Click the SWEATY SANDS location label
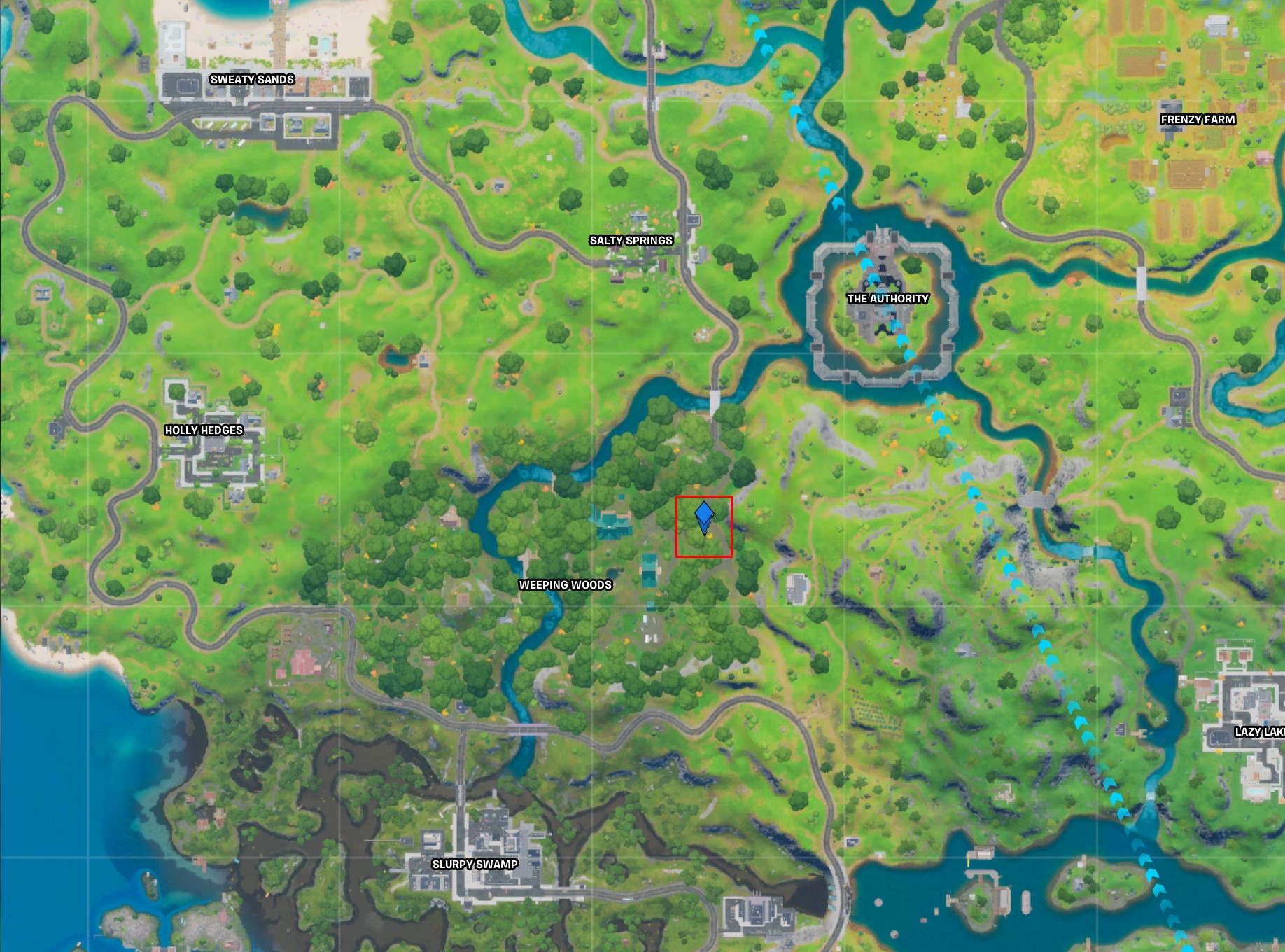 pyautogui.click(x=253, y=80)
